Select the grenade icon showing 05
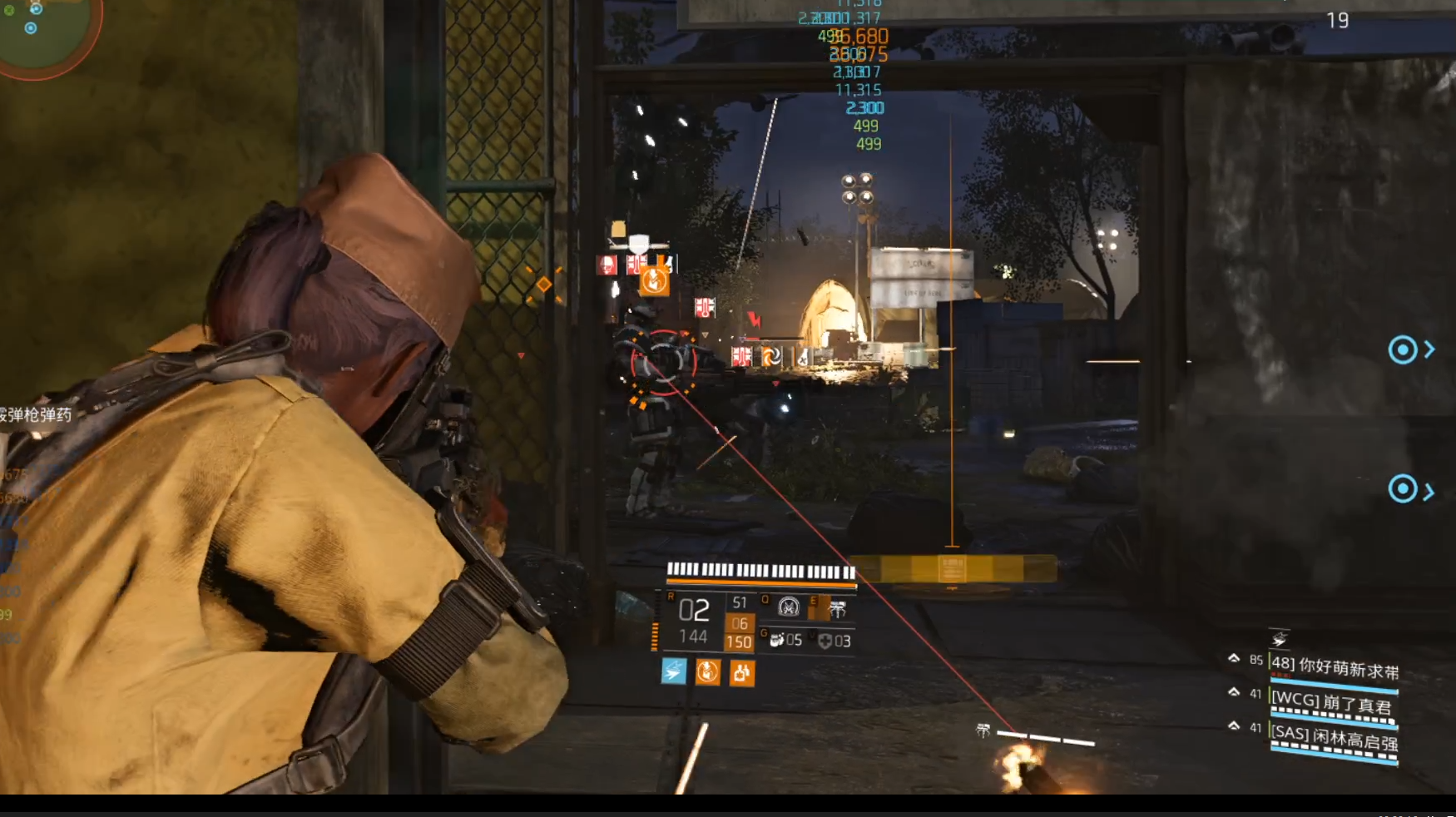Viewport: 1456px width, 817px height. pos(777,640)
